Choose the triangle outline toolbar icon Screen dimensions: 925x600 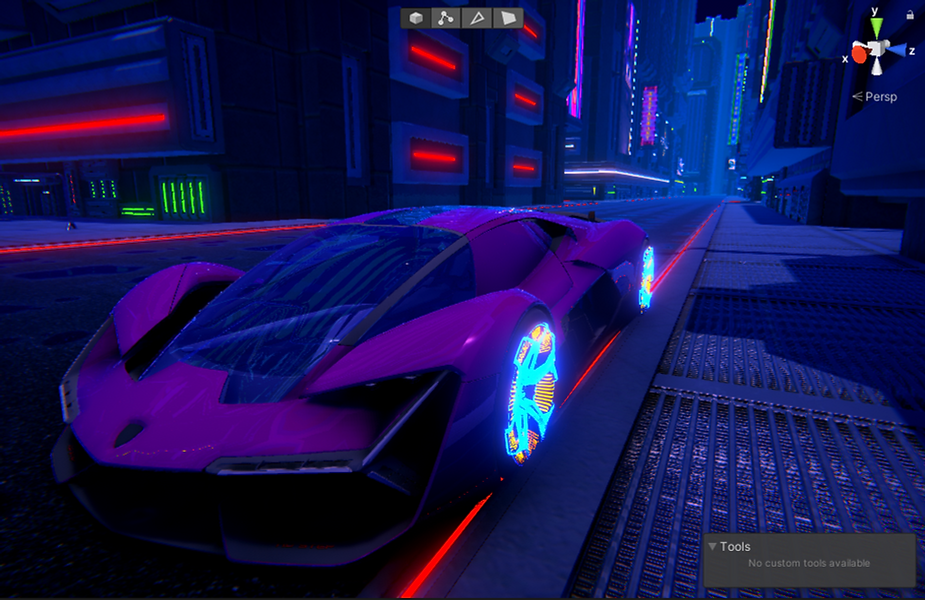pyautogui.click(x=478, y=18)
